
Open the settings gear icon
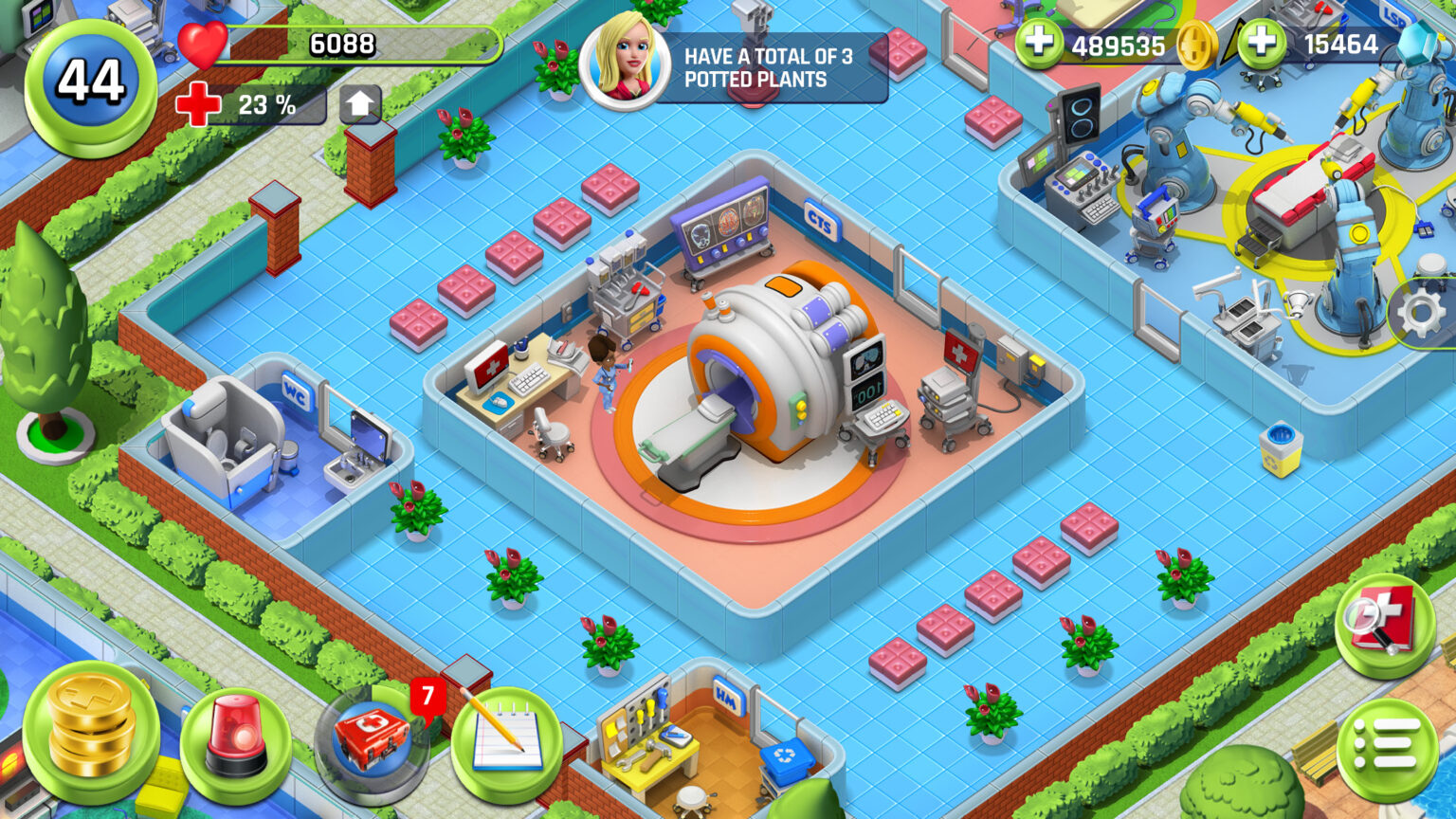pos(1421,313)
